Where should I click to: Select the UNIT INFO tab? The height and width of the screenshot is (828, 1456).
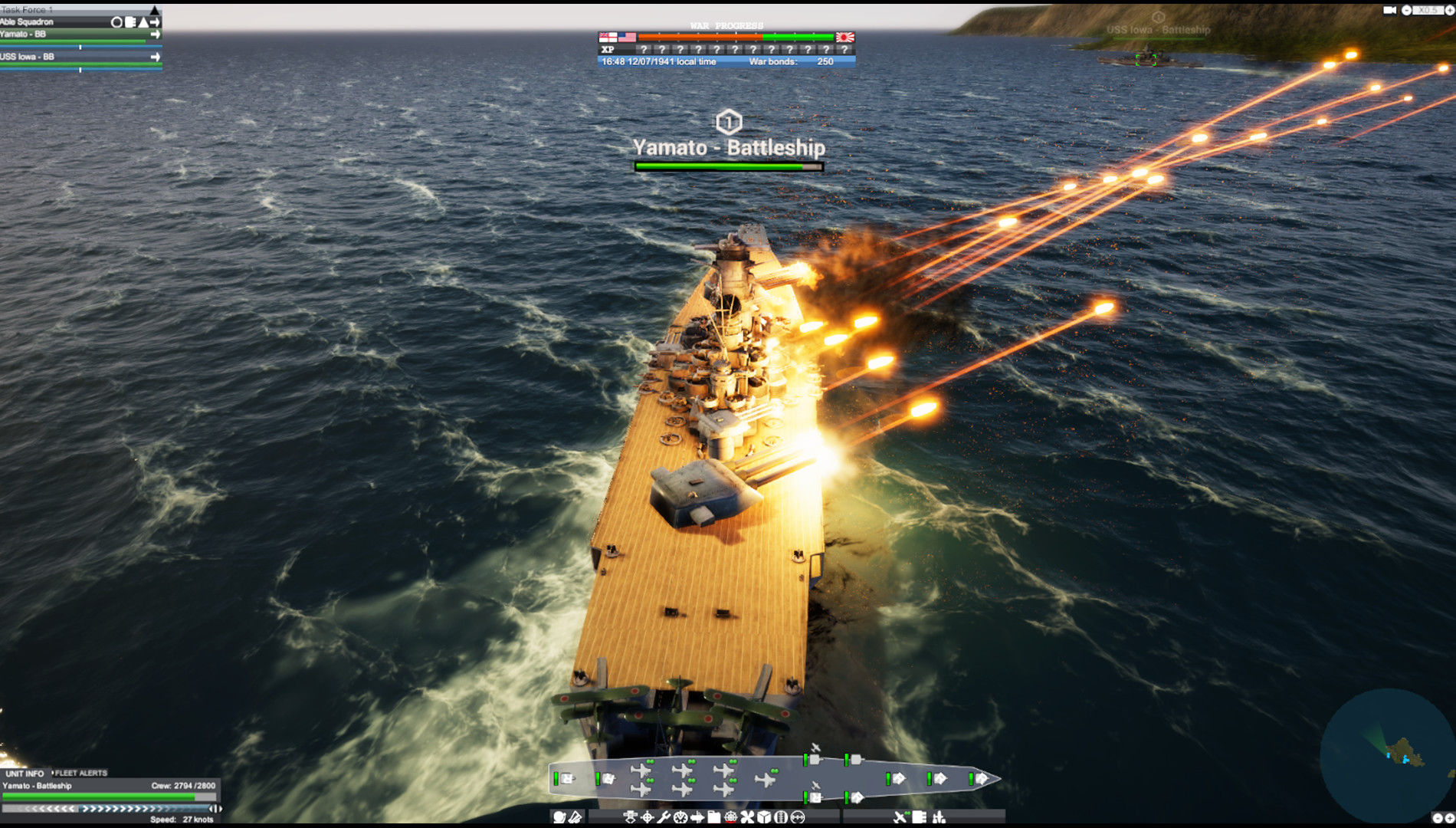25,774
